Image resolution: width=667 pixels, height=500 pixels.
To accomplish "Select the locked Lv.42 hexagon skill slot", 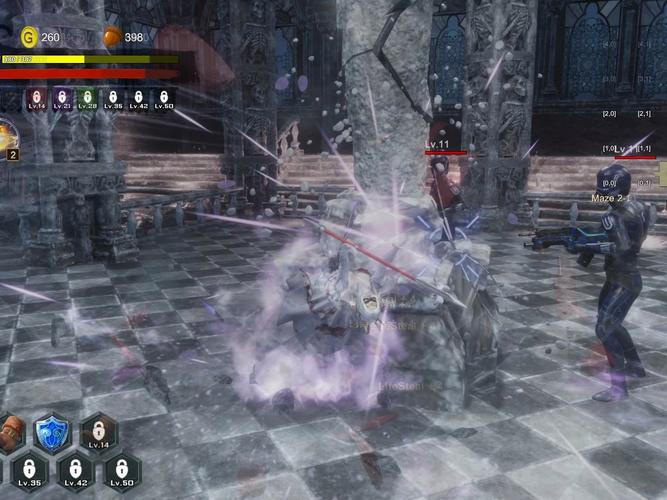I will pyautogui.click(x=75, y=471).
